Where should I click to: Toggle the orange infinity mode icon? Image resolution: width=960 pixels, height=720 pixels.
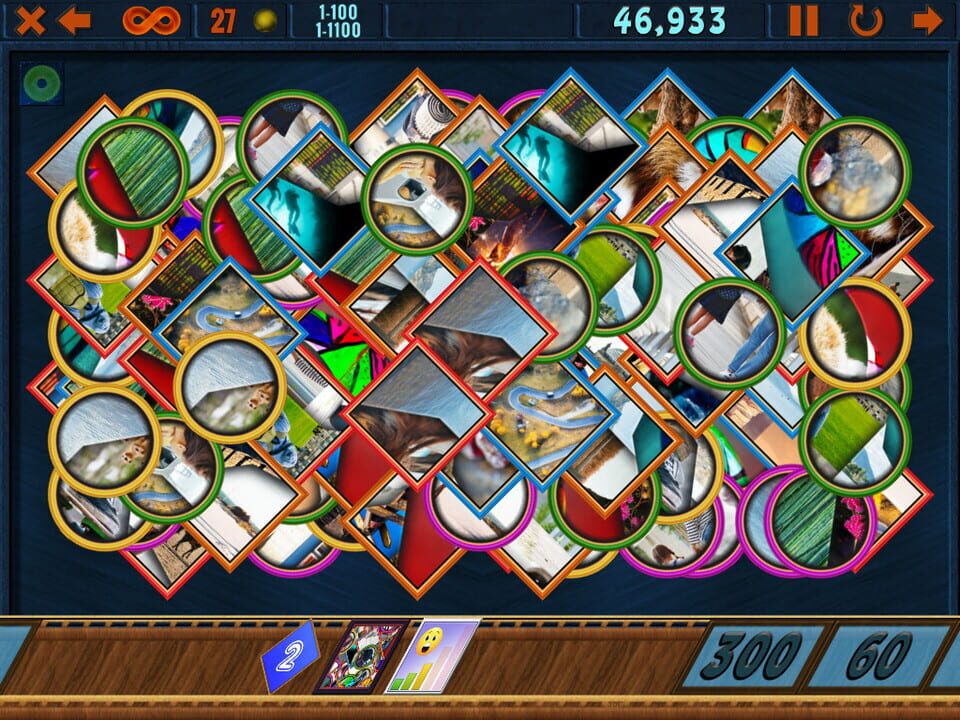pyautogui.click(x=151, y=20)
